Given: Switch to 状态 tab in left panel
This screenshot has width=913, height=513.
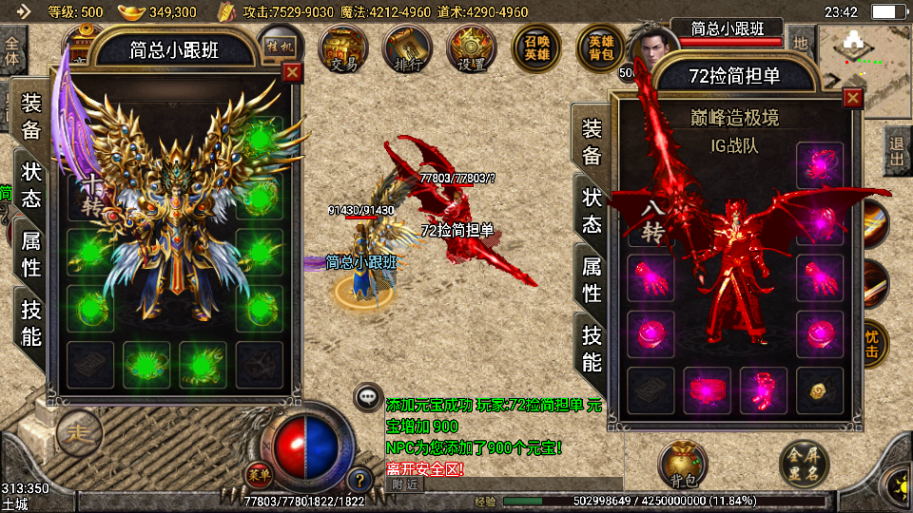Looking at the screenshot, I should click(32, 184).
